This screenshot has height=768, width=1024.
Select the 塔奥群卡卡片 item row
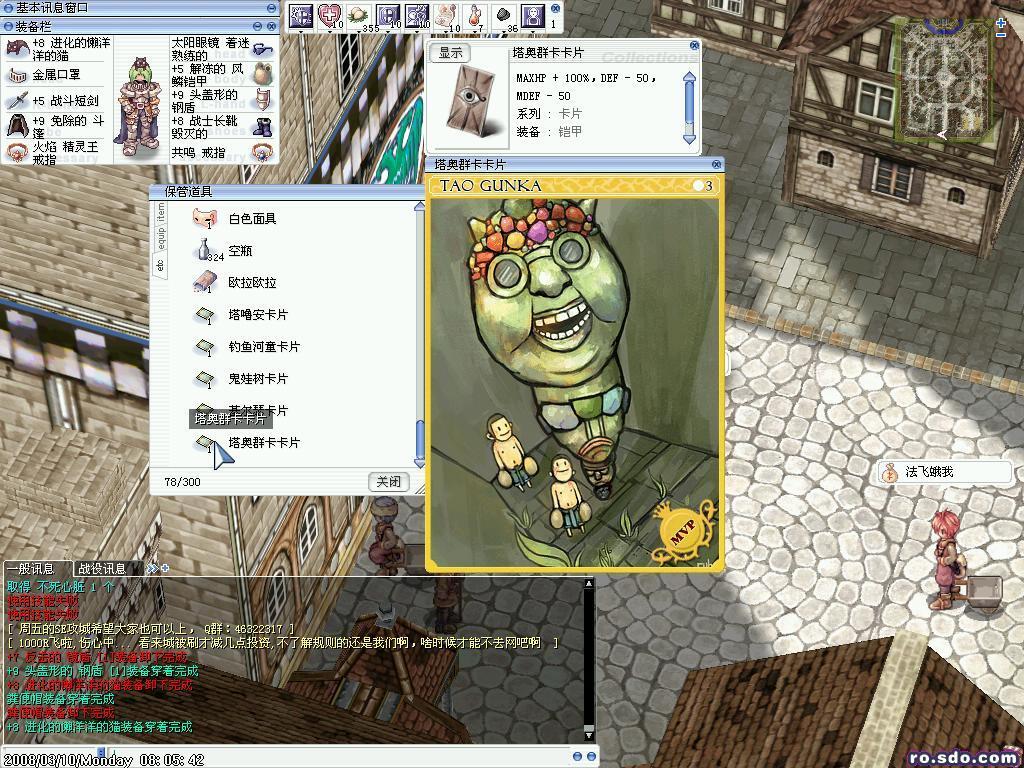tap(263, 443)
